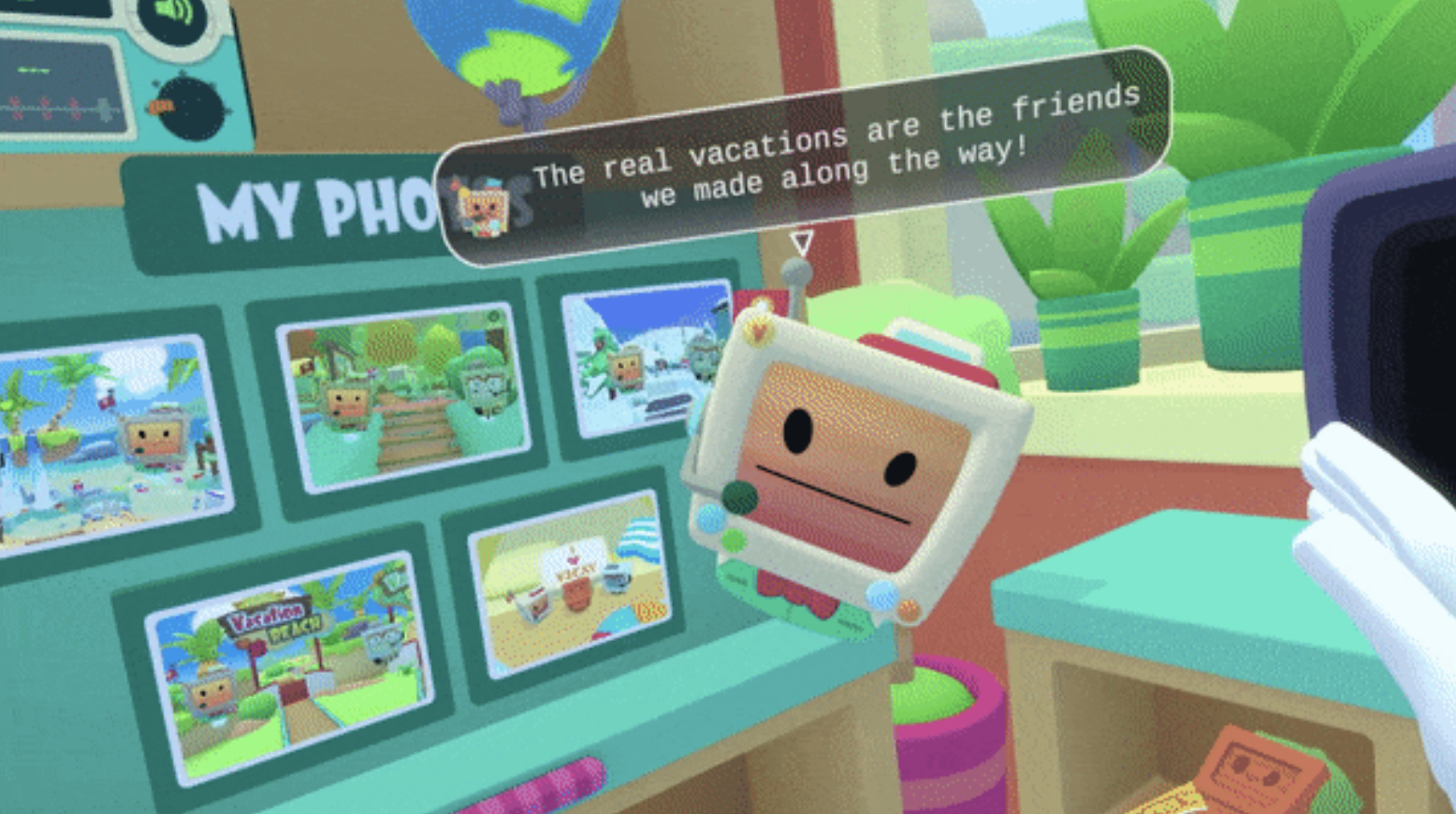Tap the heart badge on the bot's corner
The width and height of the screenshot is (1456, 814).
click(757, 332)
